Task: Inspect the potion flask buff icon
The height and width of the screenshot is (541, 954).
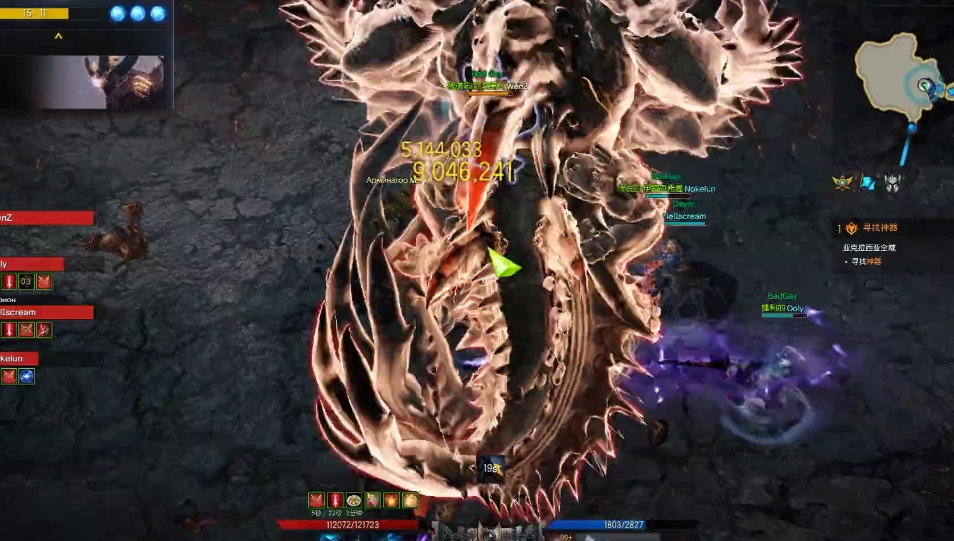Action: click(x=372, y=500)
